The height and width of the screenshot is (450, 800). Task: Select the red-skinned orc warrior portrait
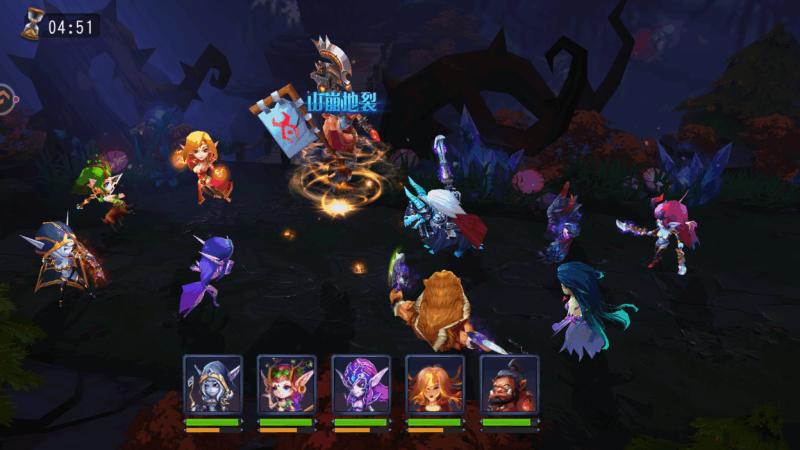[x=509, y=384]
